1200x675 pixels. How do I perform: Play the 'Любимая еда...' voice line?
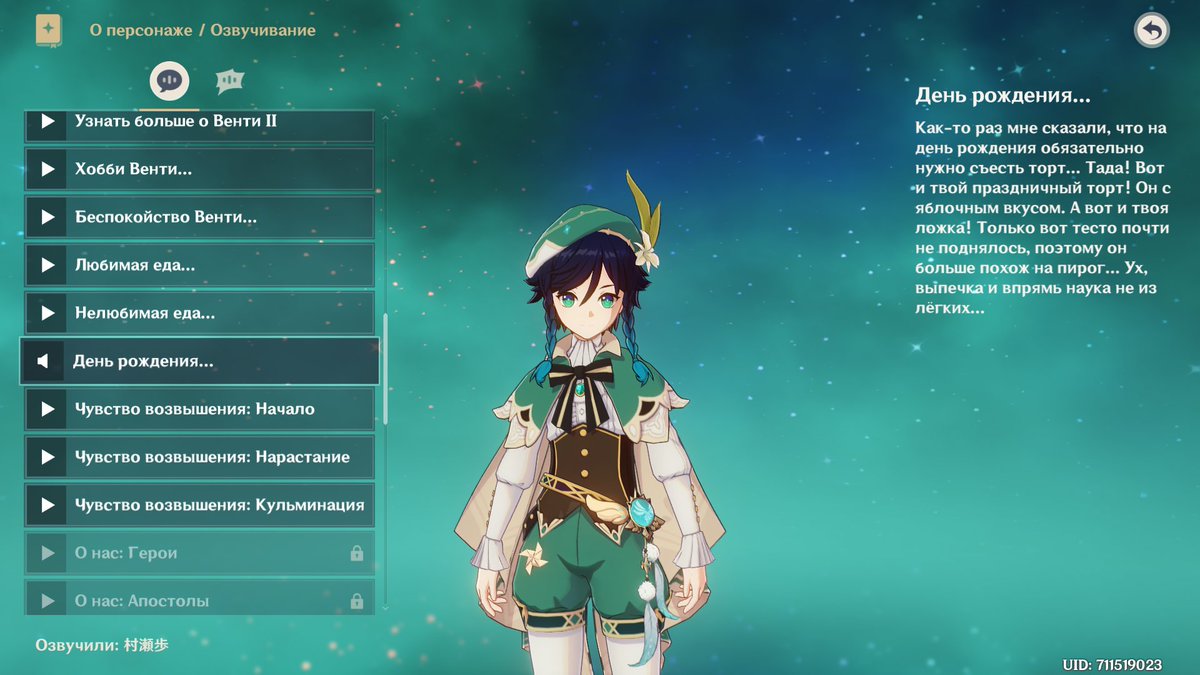pyautogui.click(x=47, y=265)
